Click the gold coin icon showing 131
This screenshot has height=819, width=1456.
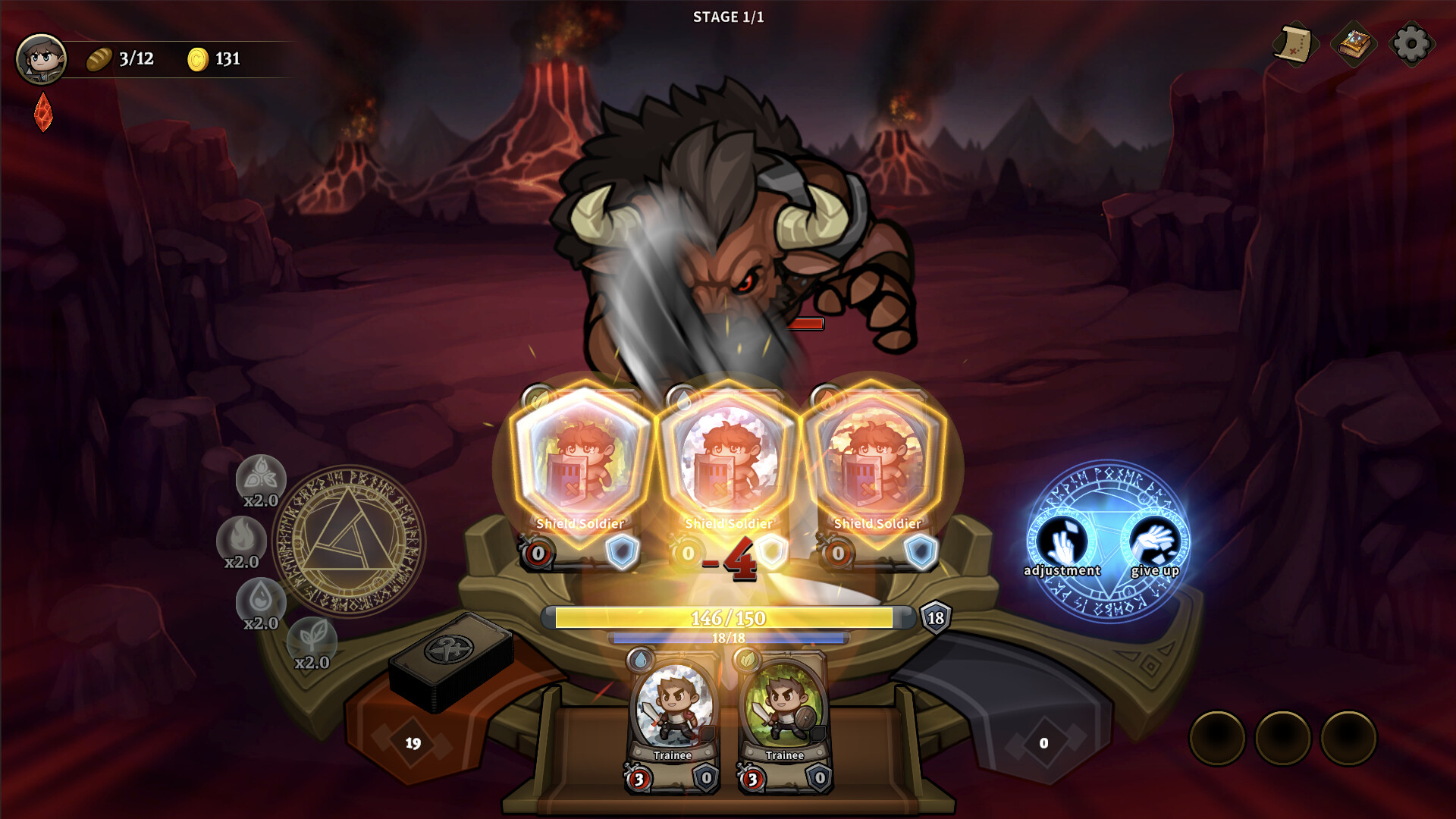(x=199, y=58)
